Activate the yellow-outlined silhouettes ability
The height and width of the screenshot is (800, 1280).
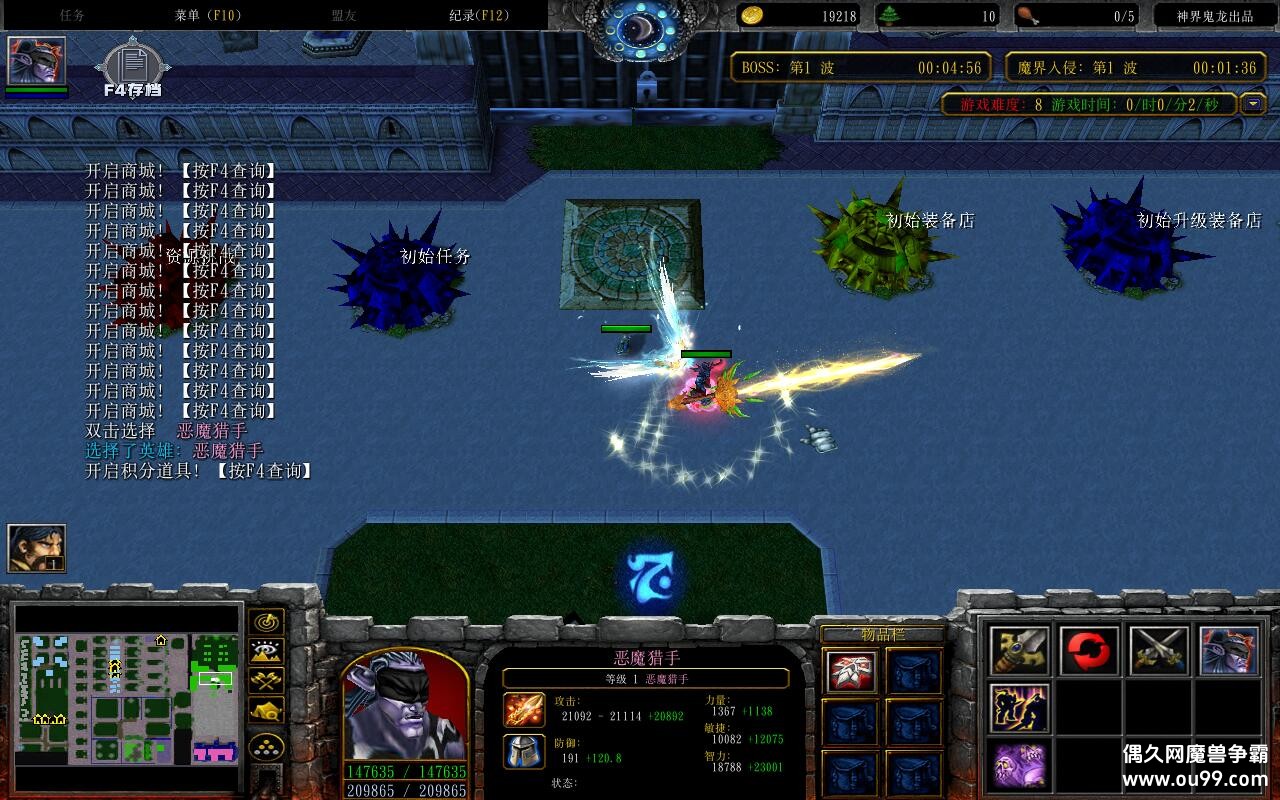click(1020, 708)
